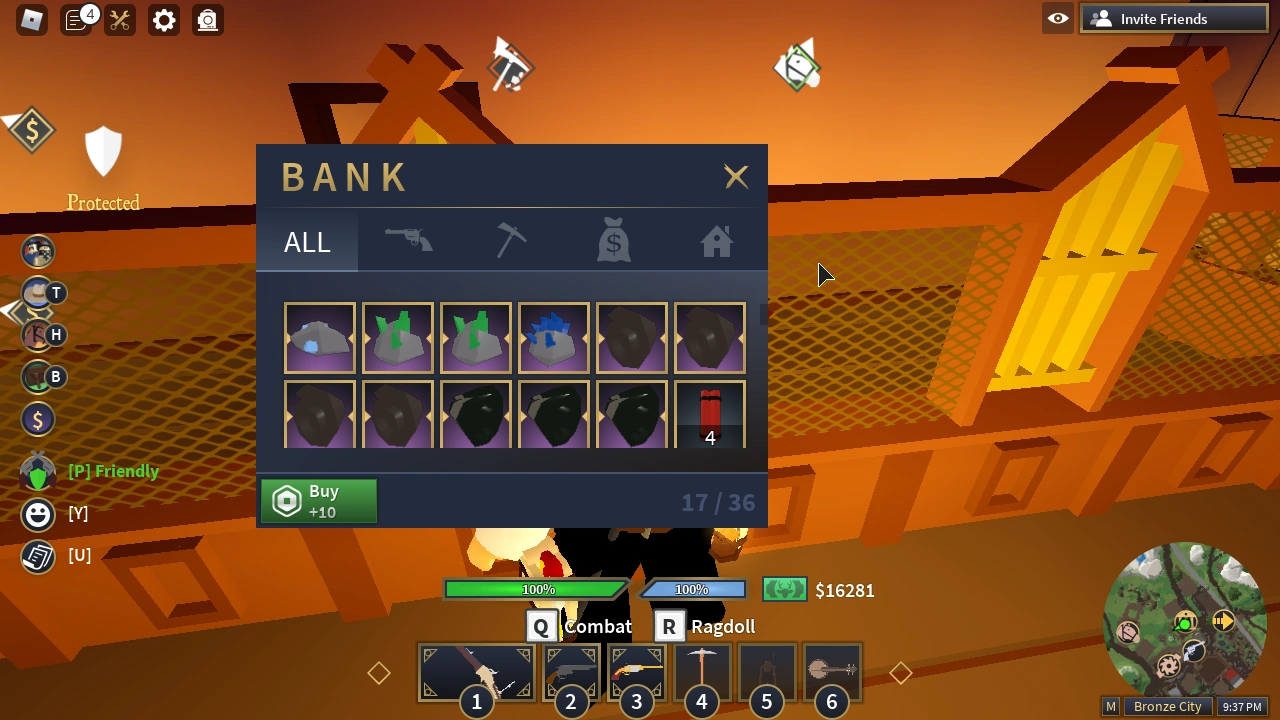
Task: Select the pickaxe in hotbar slot 4
Action: pos(701,672)
